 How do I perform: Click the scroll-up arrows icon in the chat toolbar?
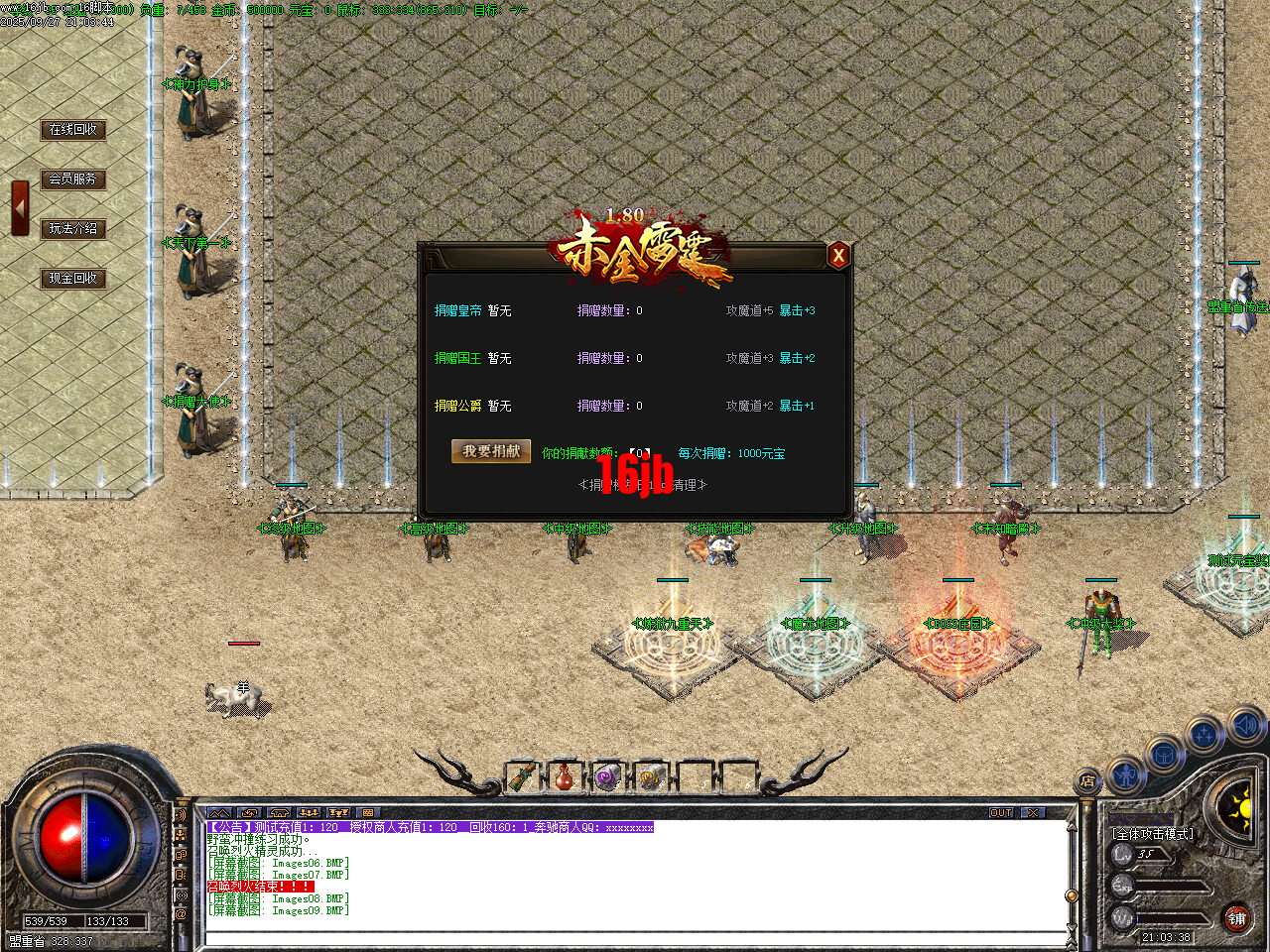(x=218, y=813)
